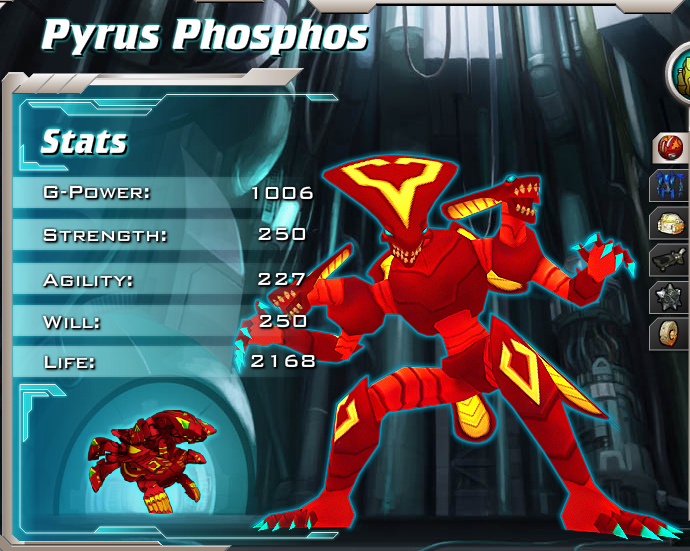Click the closed Bakugan ball-form thumbnail
690x551 pixels.
[150, 454]
